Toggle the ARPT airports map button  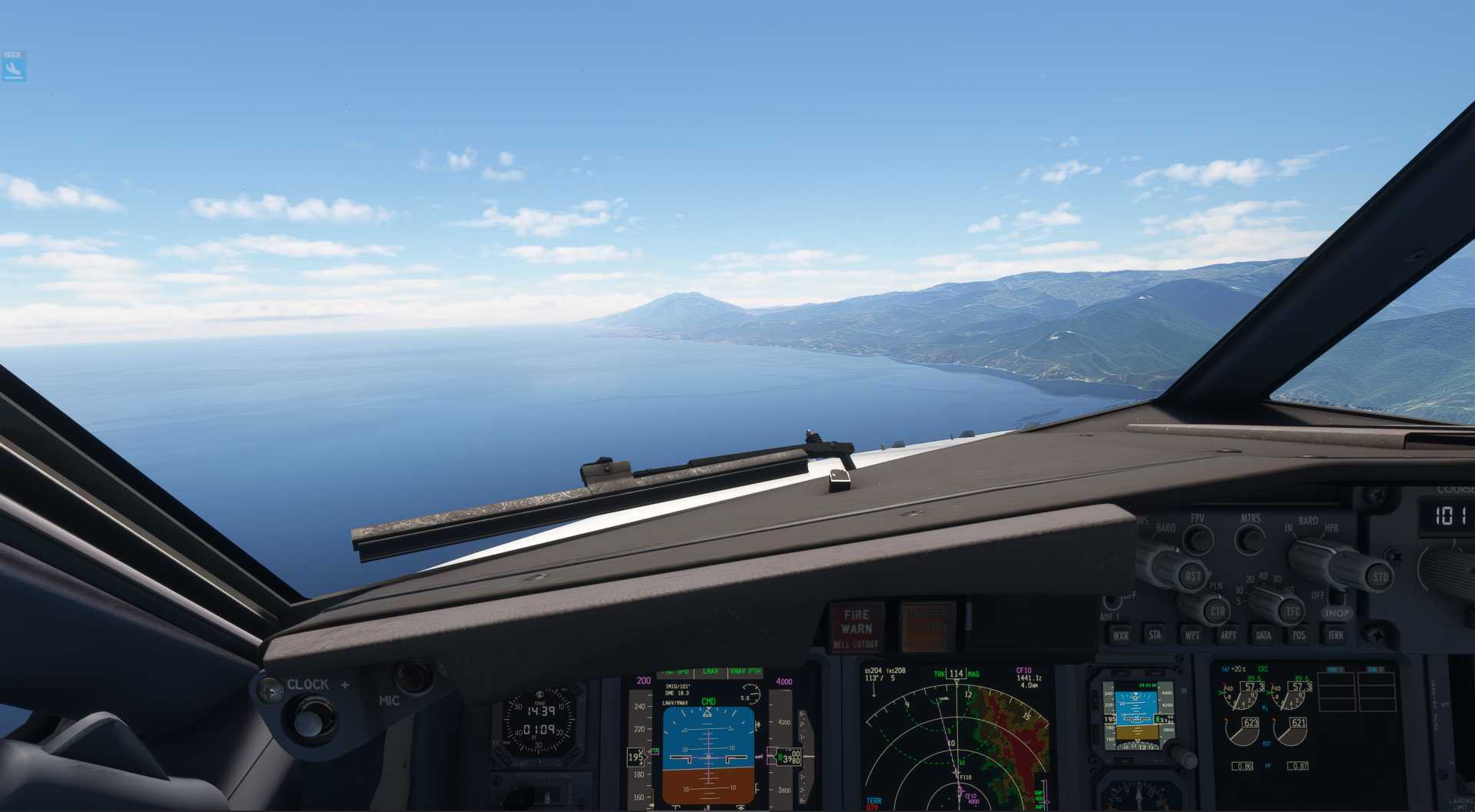(1228, 635)
